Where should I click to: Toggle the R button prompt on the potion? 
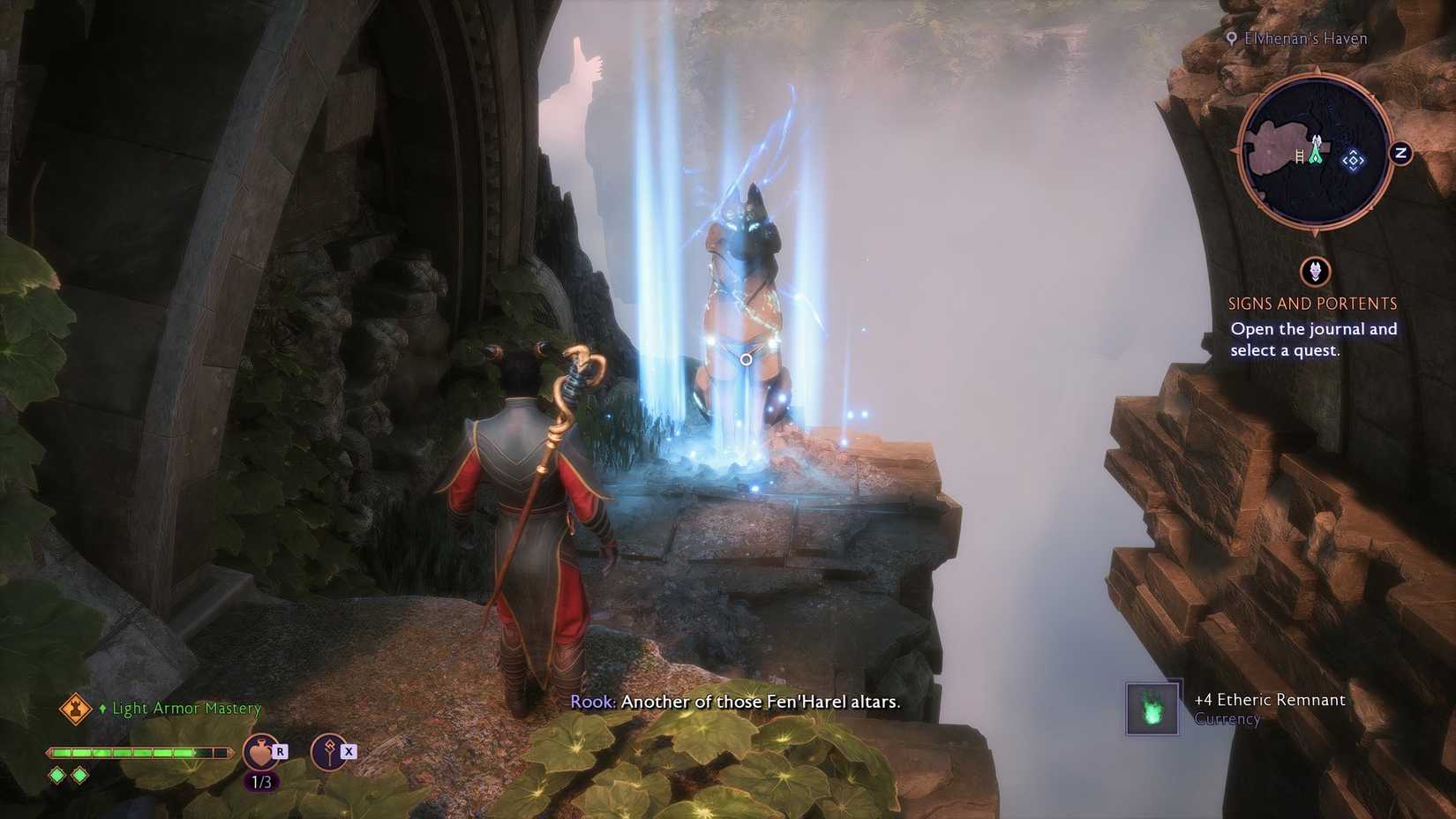pyautogui.click(x=281, y=749)
